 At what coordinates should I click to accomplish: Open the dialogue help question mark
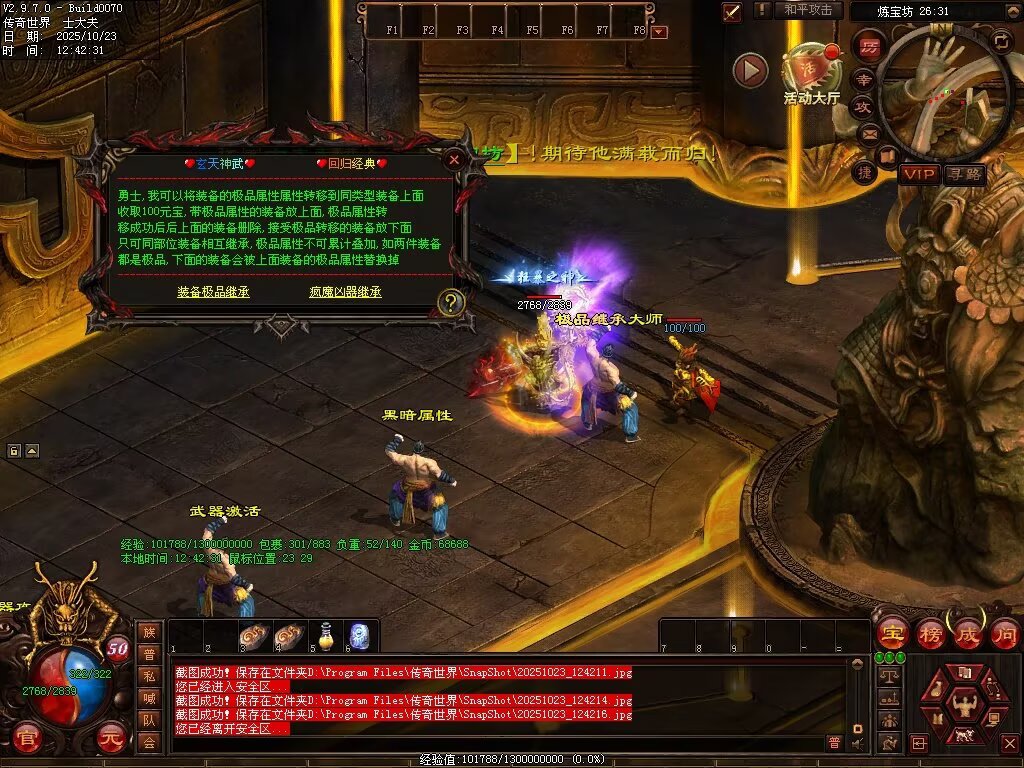452,302
